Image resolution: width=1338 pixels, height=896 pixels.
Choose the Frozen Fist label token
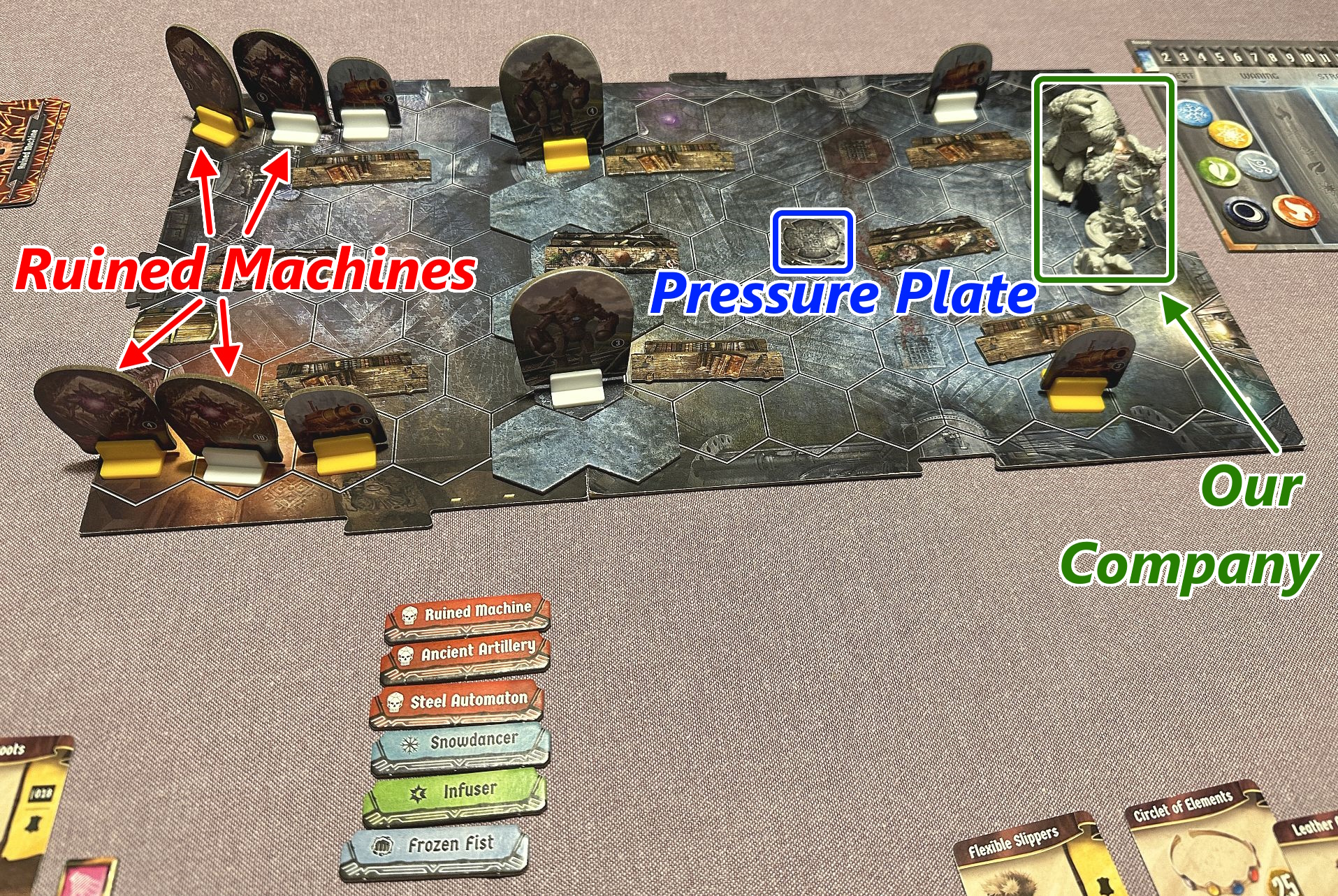[435, 848]
